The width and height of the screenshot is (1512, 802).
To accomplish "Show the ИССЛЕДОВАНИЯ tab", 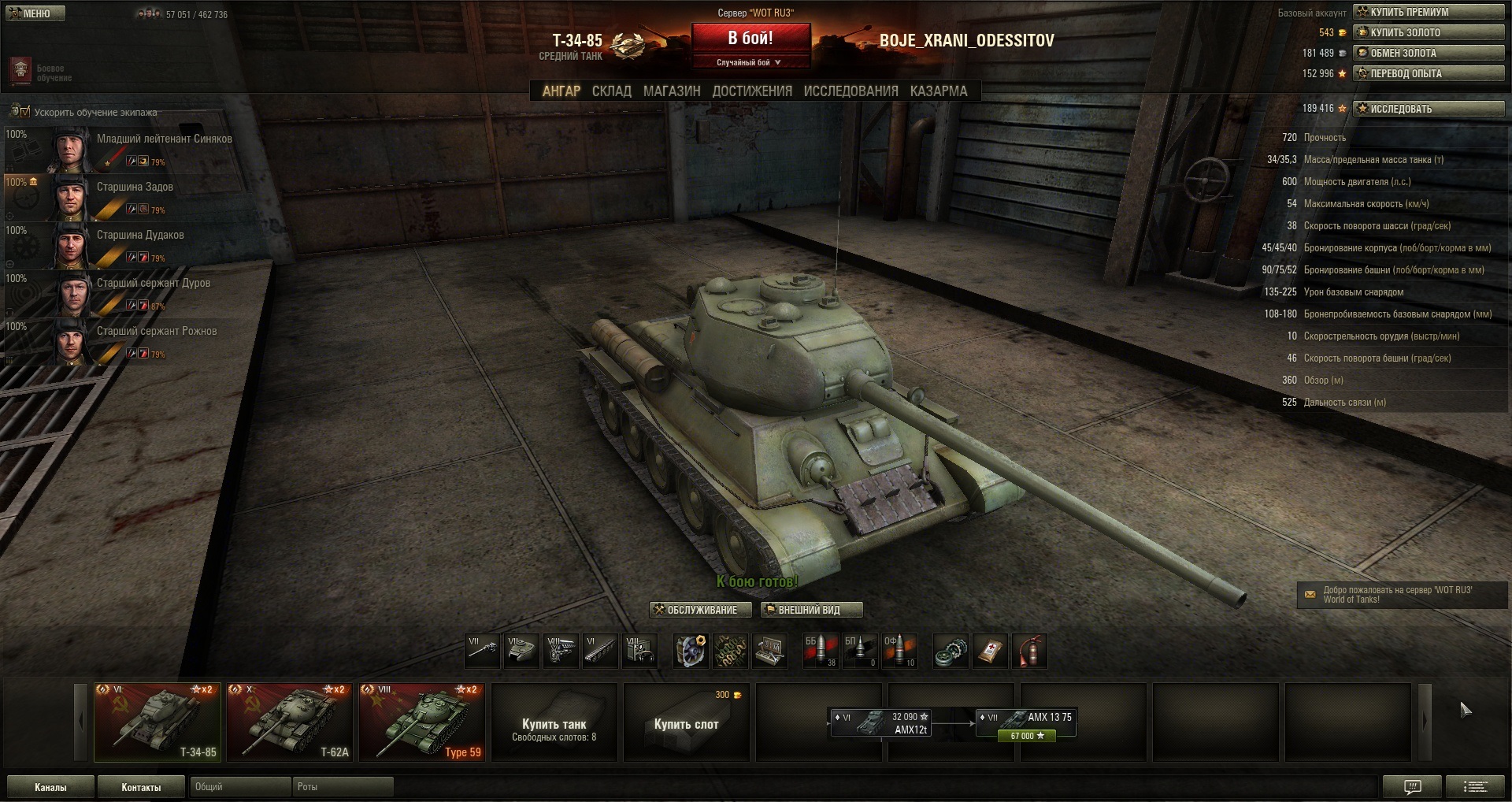I will click(x=850, y=91).
